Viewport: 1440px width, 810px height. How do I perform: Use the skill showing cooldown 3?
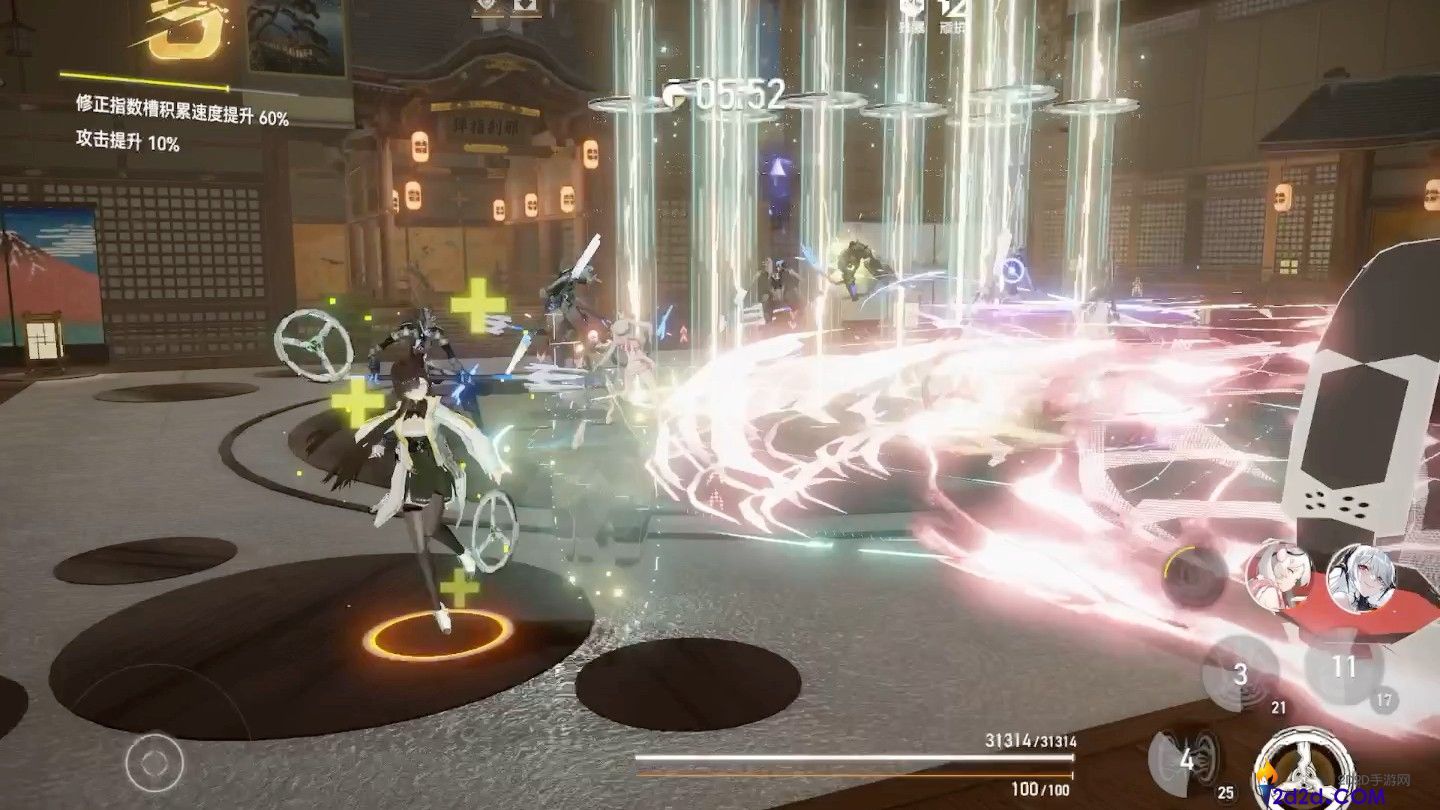[x=1240, y=673]
